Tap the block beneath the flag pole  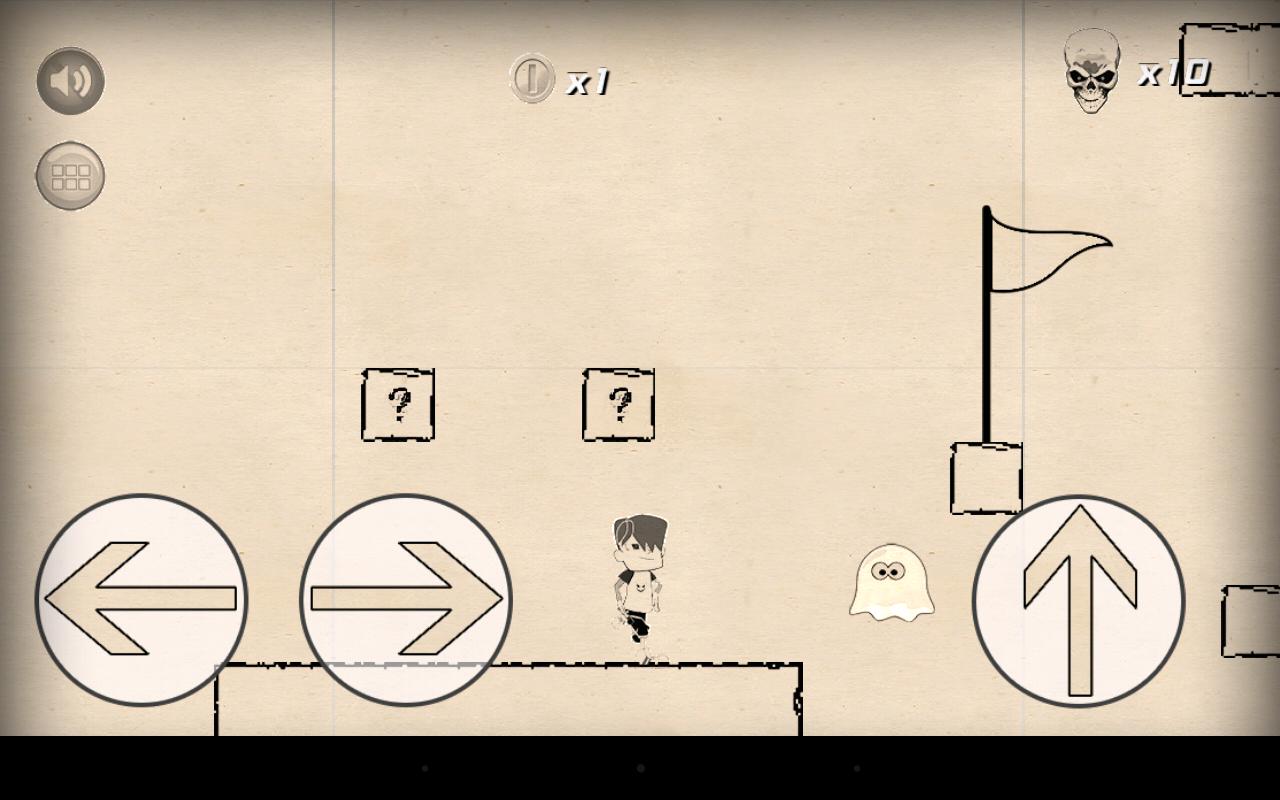(x=985, y=480)
